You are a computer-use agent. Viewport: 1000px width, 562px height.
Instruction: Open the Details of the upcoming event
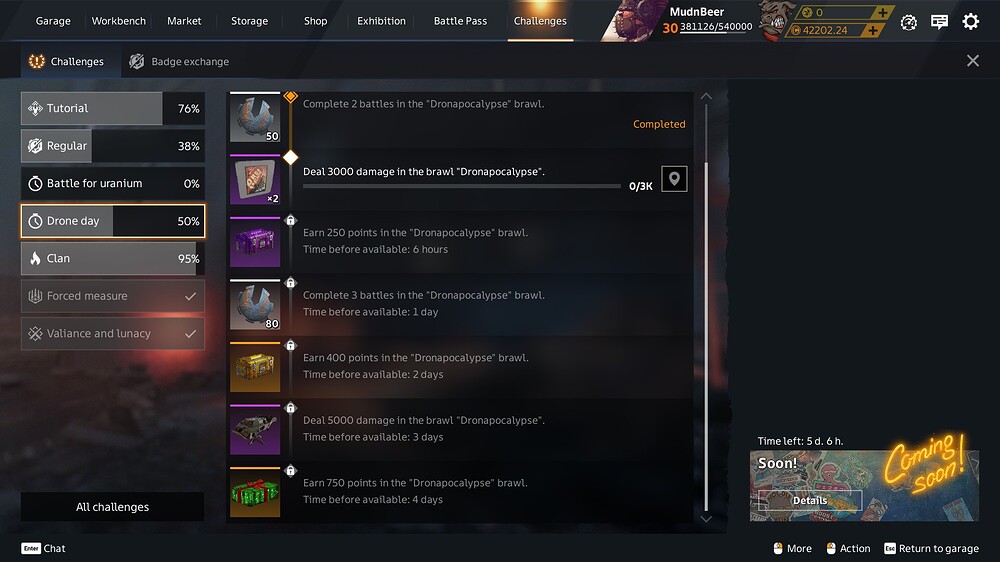tap(810, 500)
